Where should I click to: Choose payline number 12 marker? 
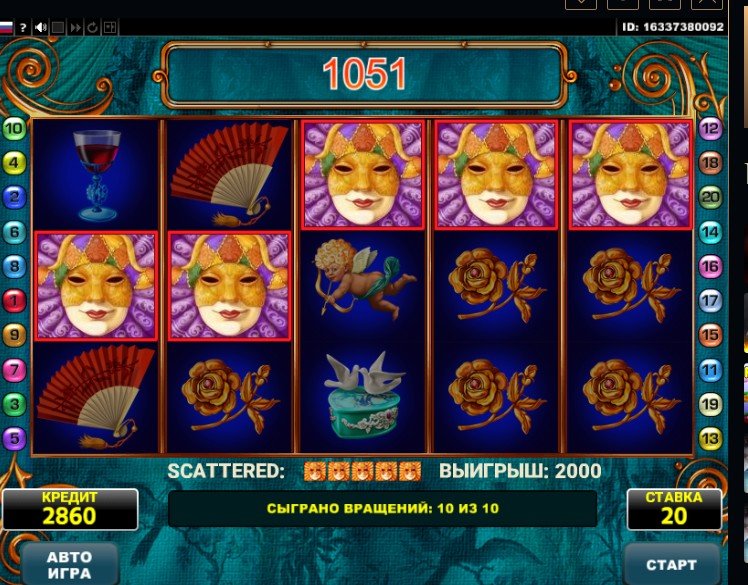(x=710, y=128)
